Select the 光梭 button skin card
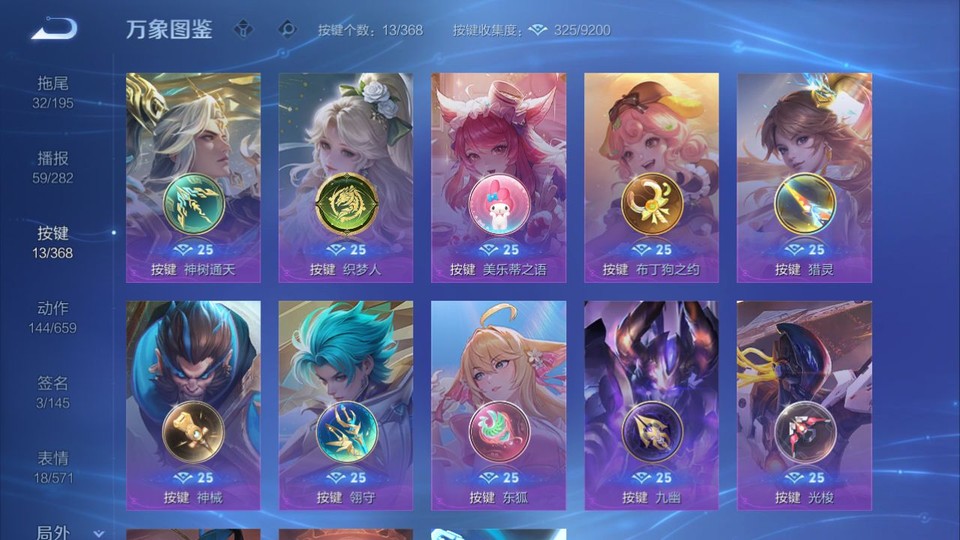The width and height of the screenshot is (960, 540). (x=804, y=405)
